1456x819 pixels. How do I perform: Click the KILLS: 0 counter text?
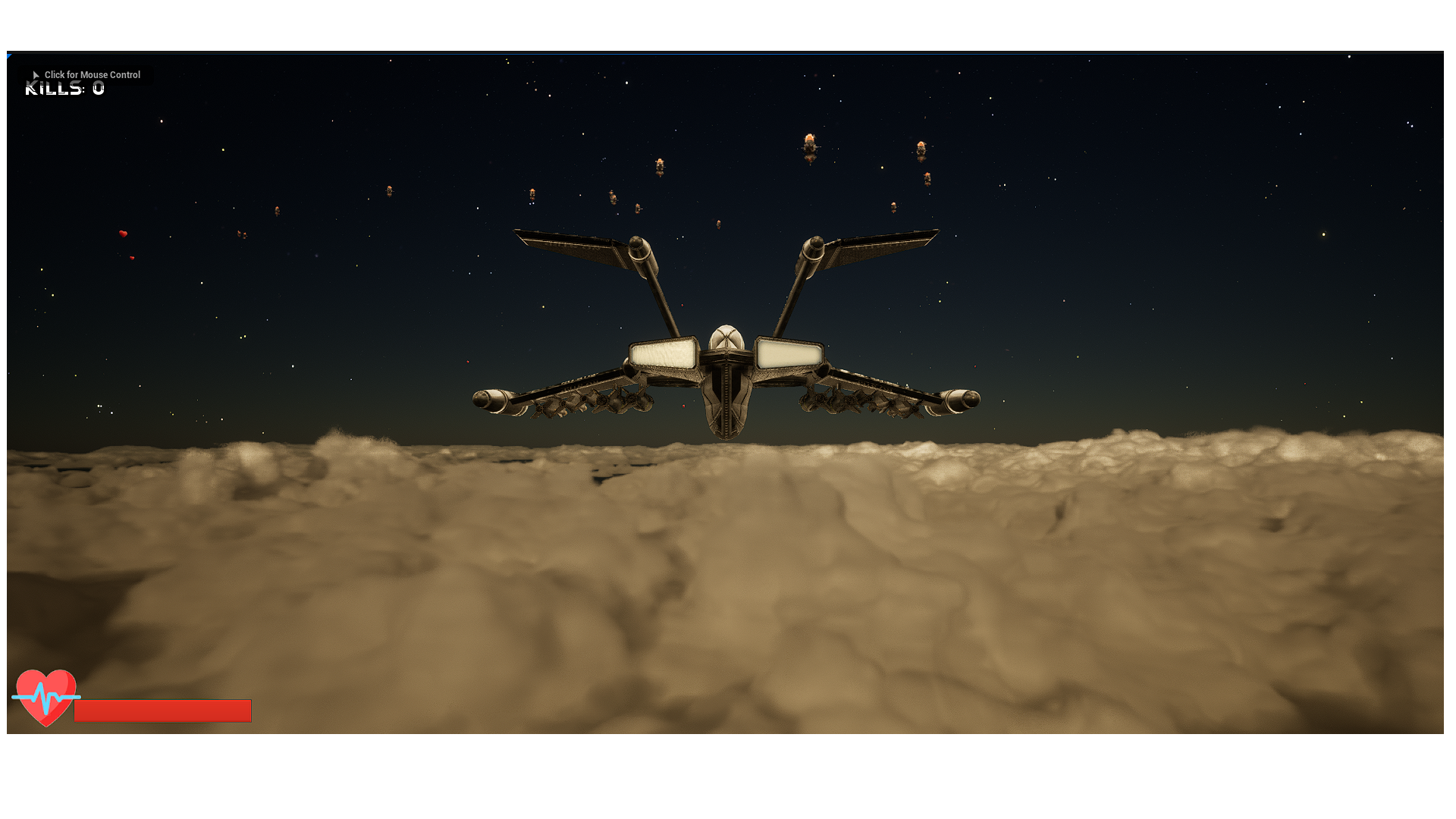(x=62, y=88)
